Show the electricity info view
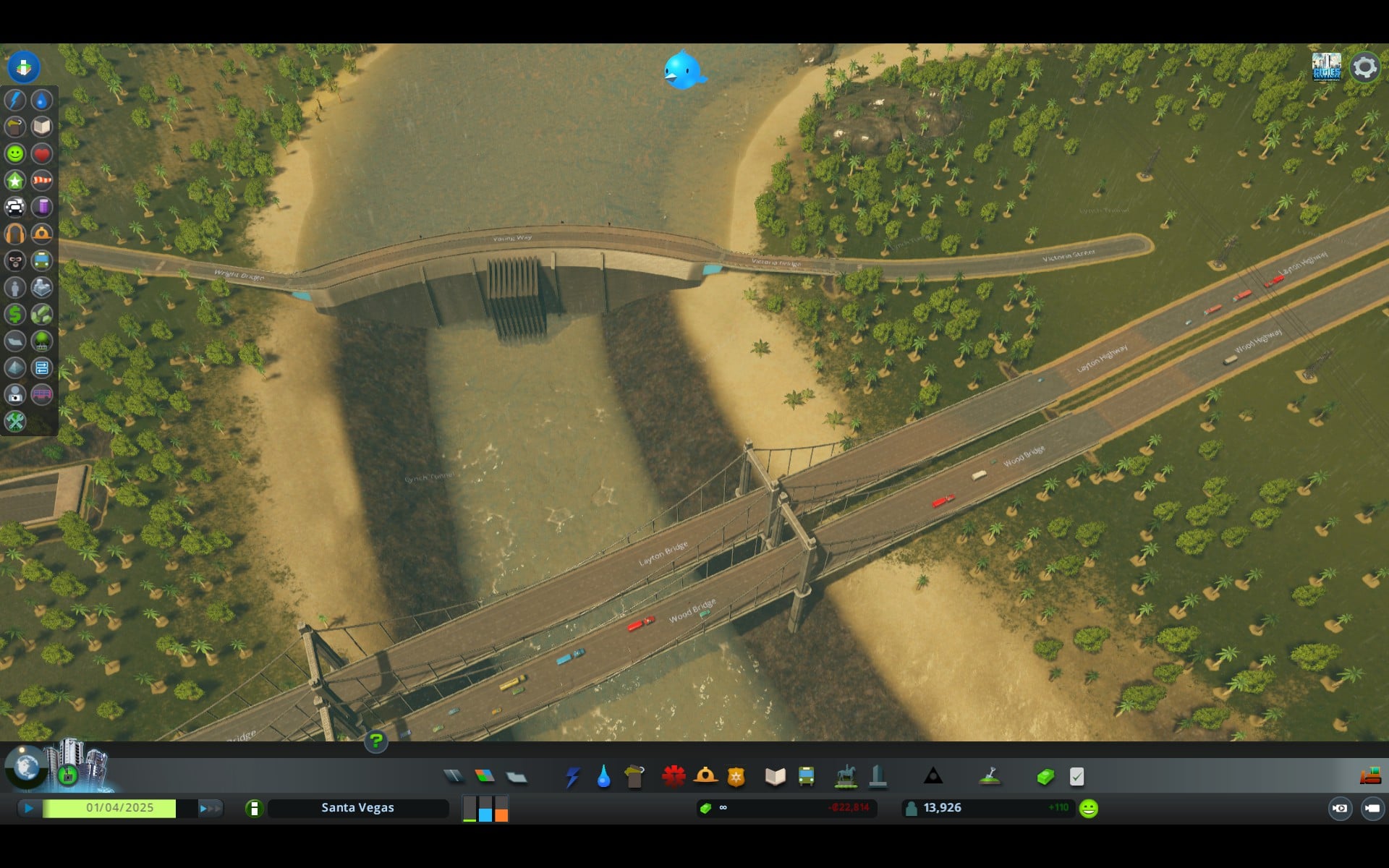 (15, 100)
